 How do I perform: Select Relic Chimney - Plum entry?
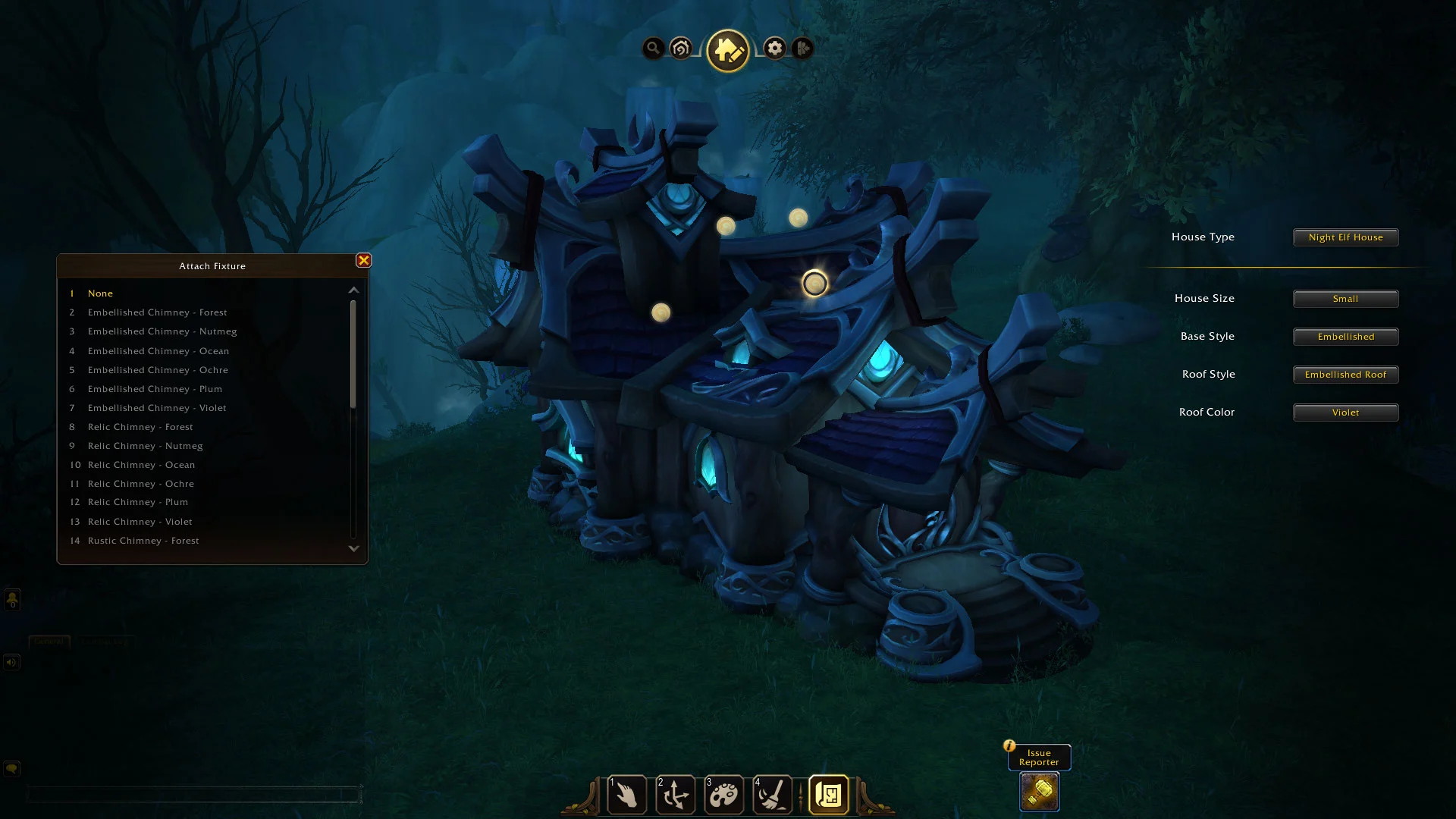point(137,502)
